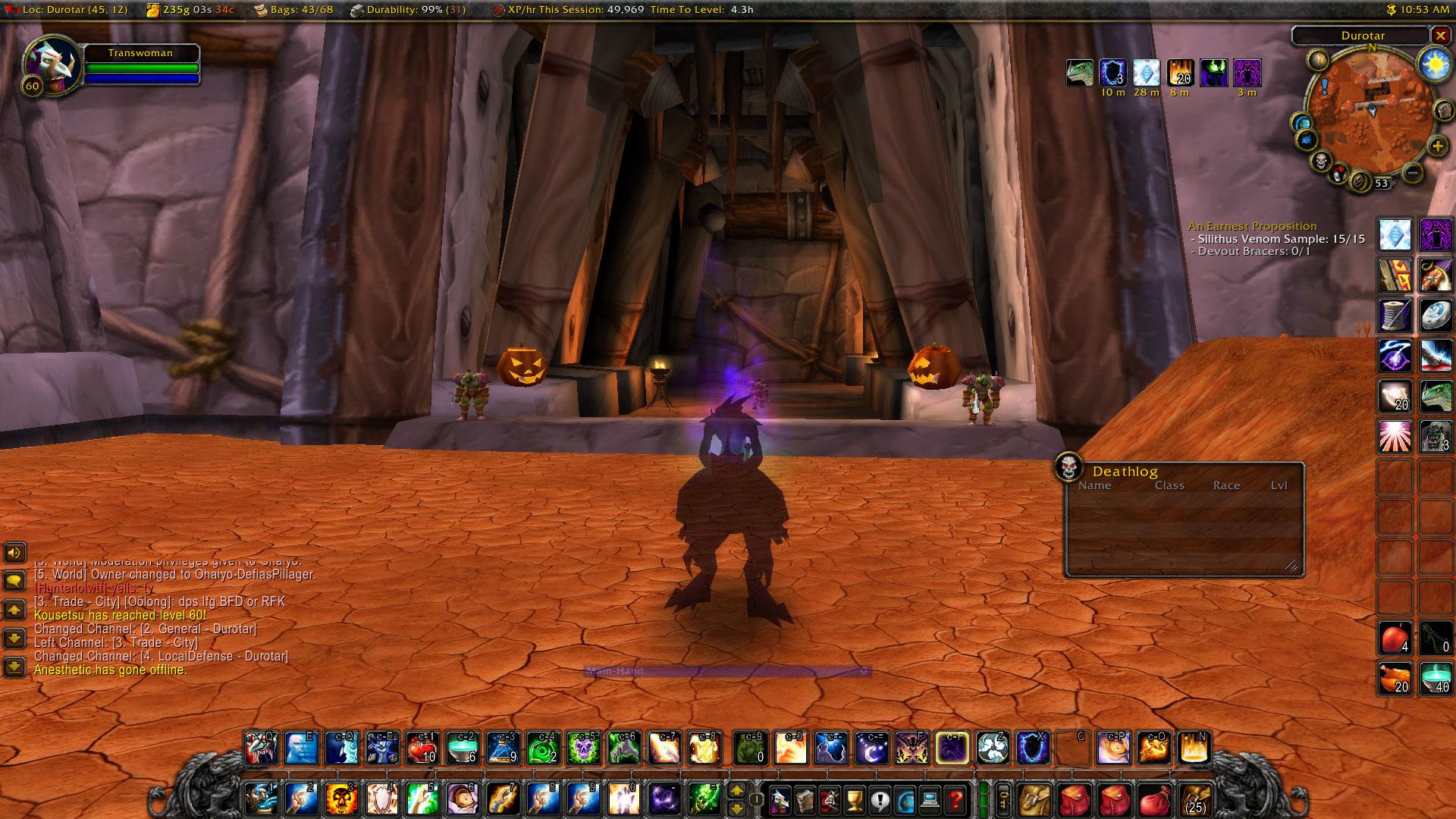Use the red apple item with 4 charges
The image size is (1456, 819).
1395,639
